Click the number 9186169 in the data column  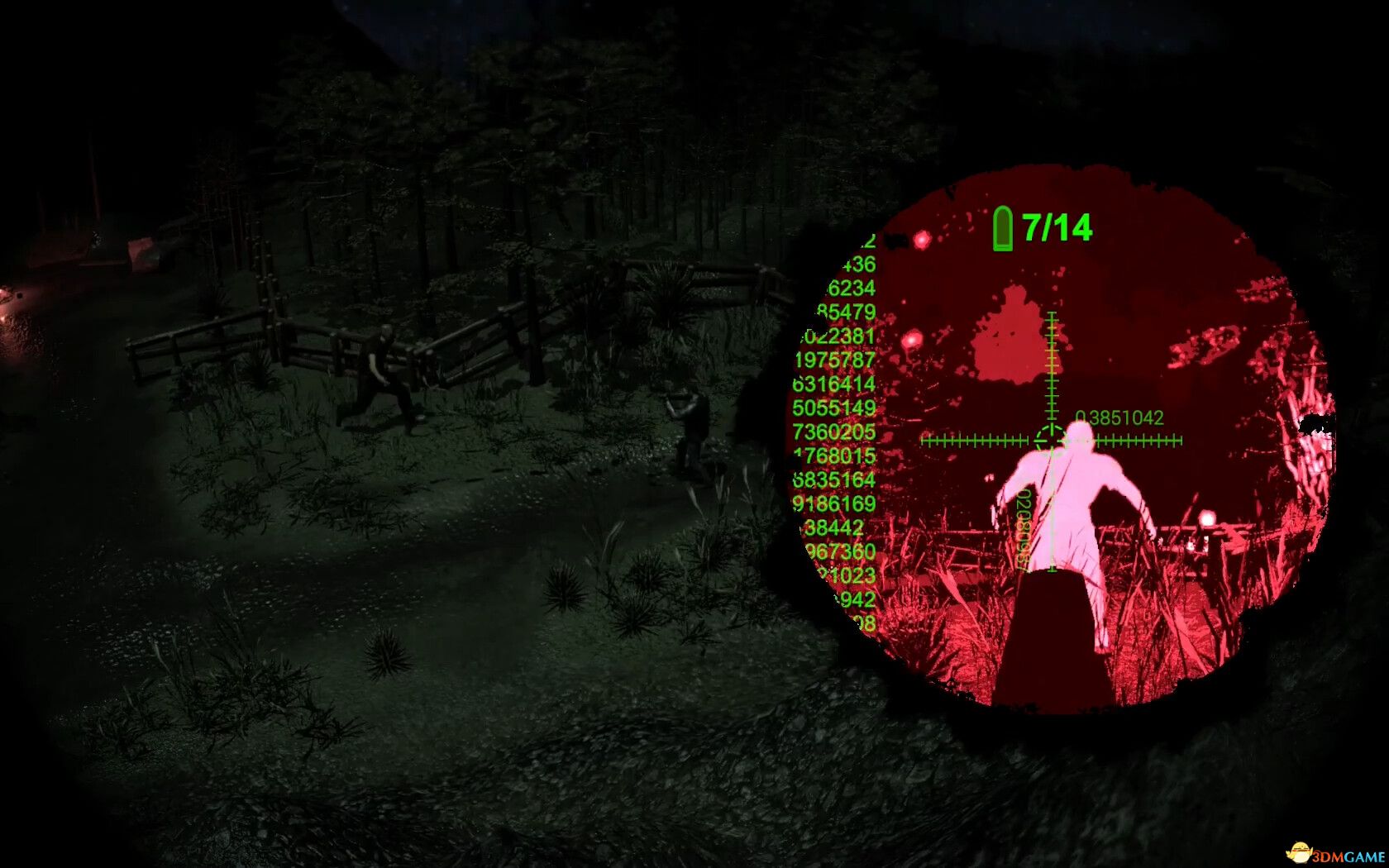coord(833,504)
